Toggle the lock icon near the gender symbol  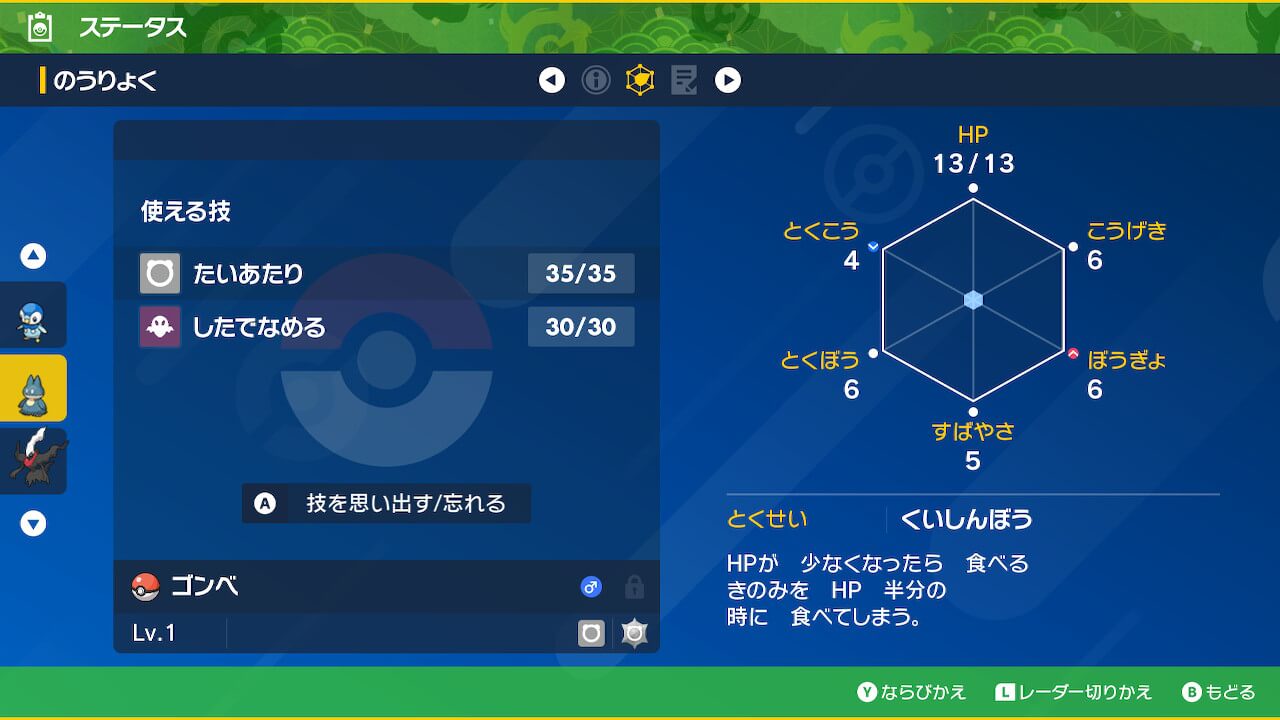[633, 588]
